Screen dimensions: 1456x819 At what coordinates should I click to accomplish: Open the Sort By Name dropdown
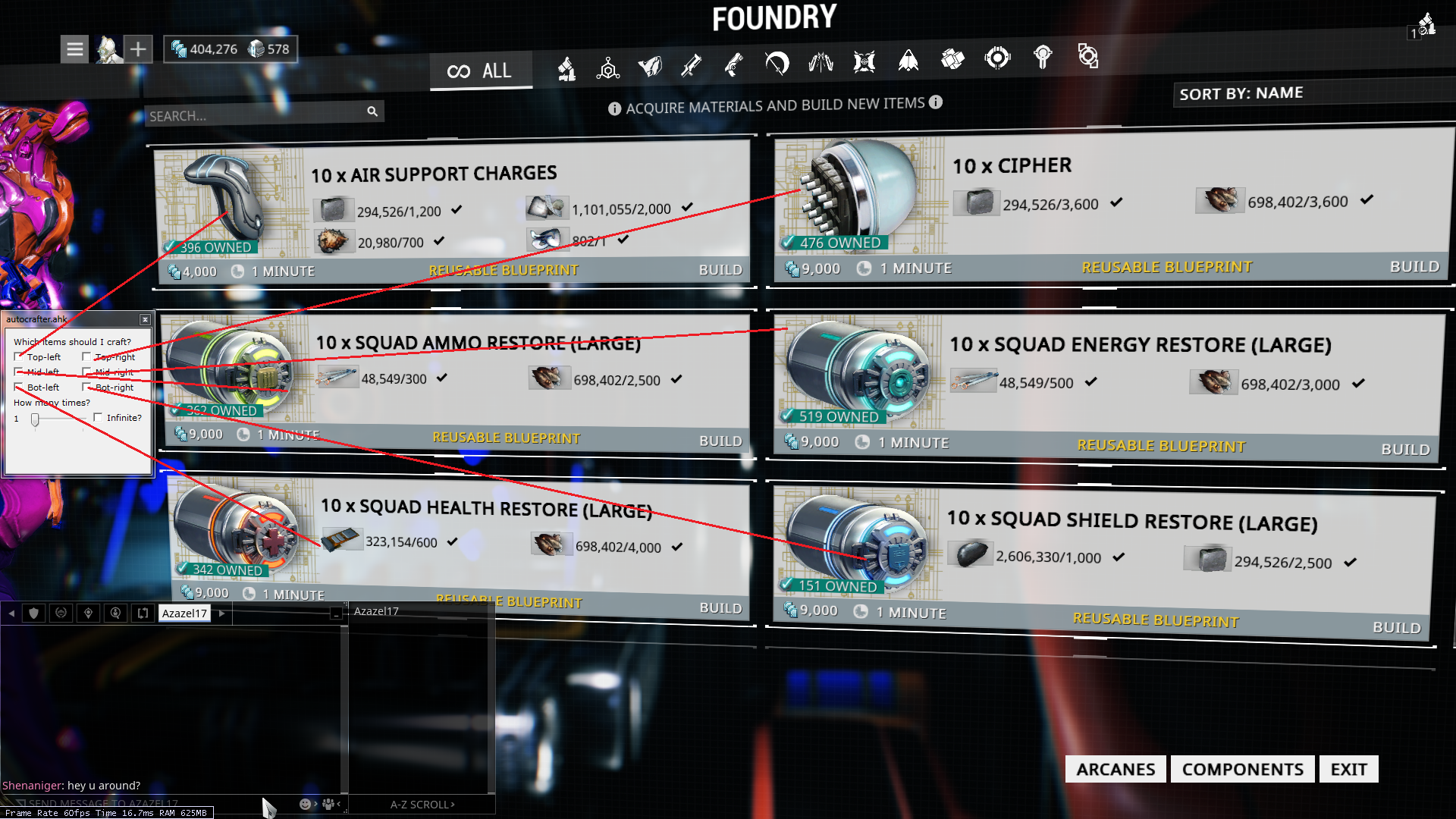click(1241, 93)
